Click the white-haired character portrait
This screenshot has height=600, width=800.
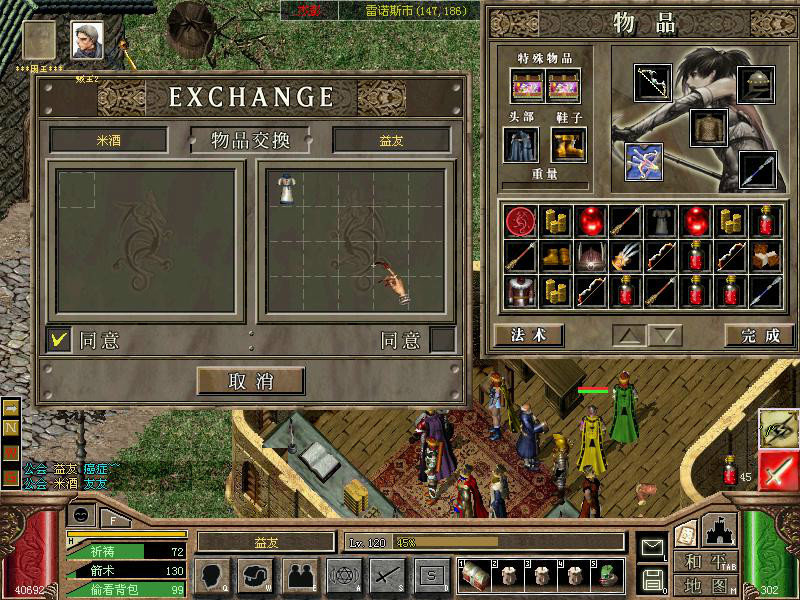[x=86, y=40]
